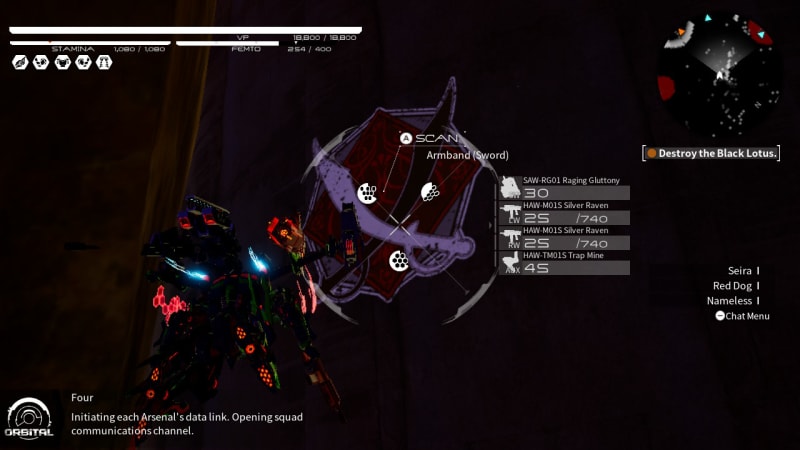Choose the bottom cluster icon on the radial wheel
This screenshot has width=800, height=450.
[x=399, y=261]
